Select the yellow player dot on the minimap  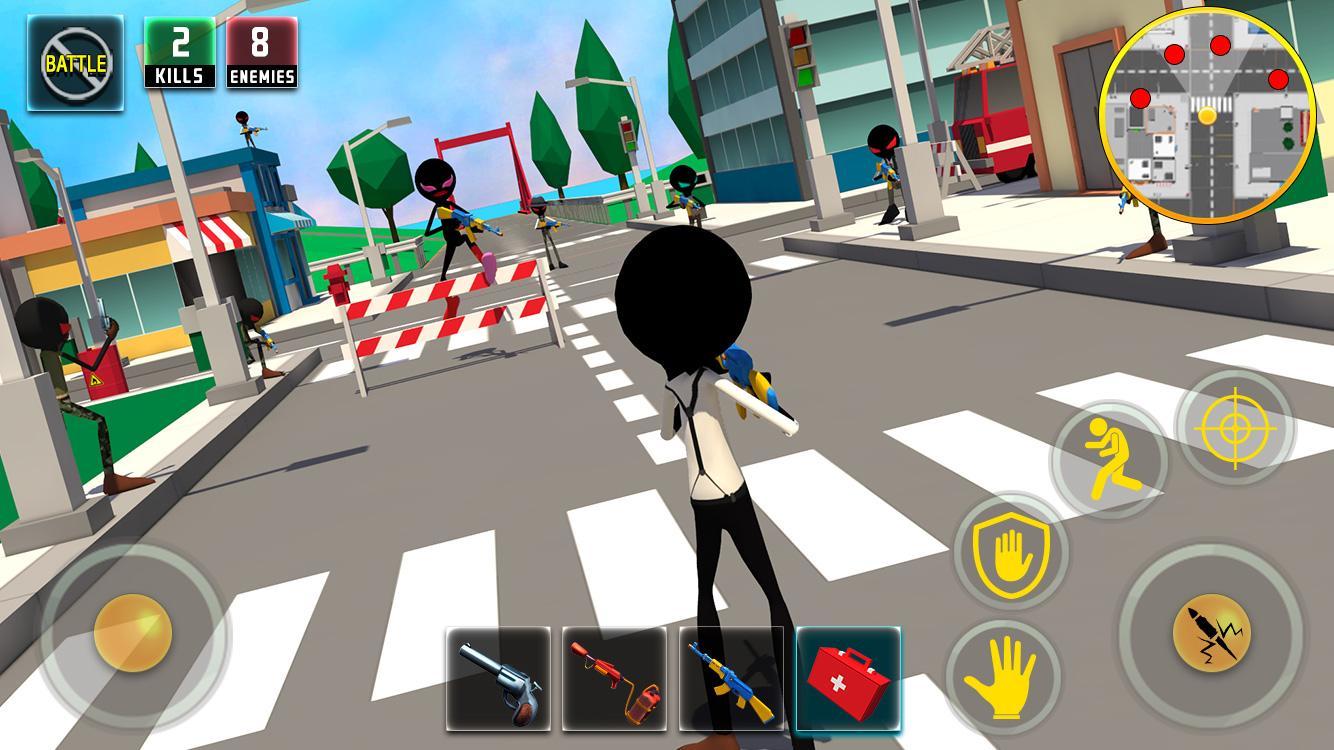pos(1206,116)
